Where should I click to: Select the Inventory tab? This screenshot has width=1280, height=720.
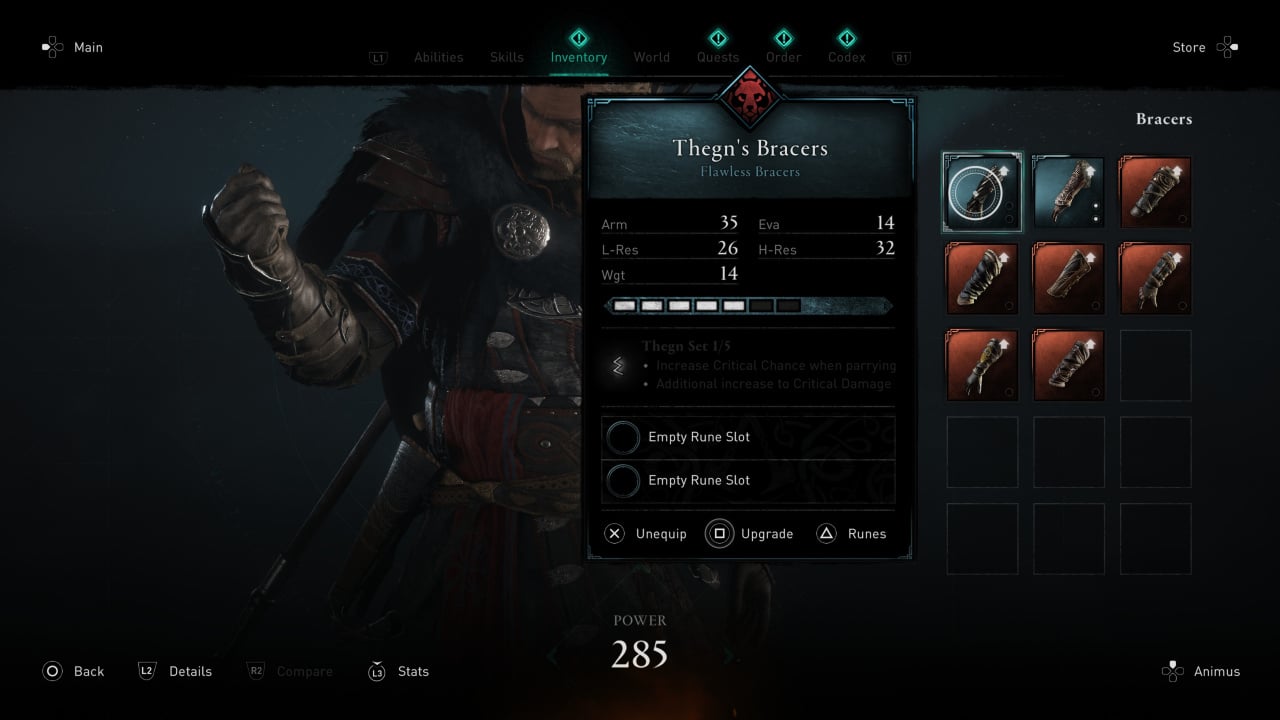[x=578, y=57]
